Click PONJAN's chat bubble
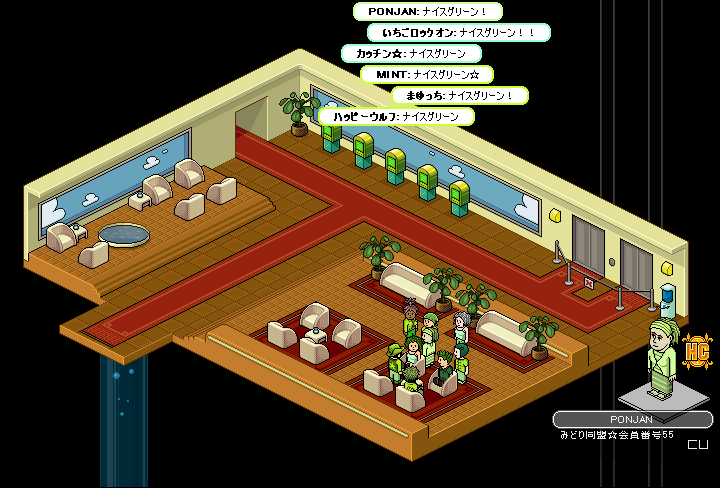 click(x=427, y=12)
